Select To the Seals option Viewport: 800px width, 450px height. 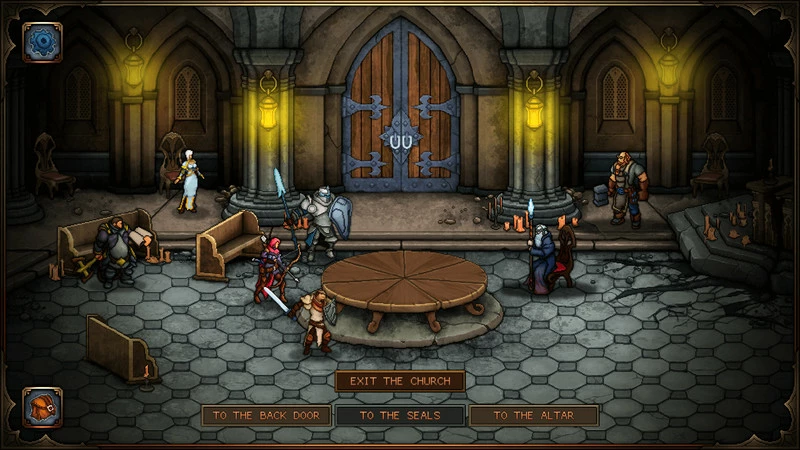click(x=400, y=416)
